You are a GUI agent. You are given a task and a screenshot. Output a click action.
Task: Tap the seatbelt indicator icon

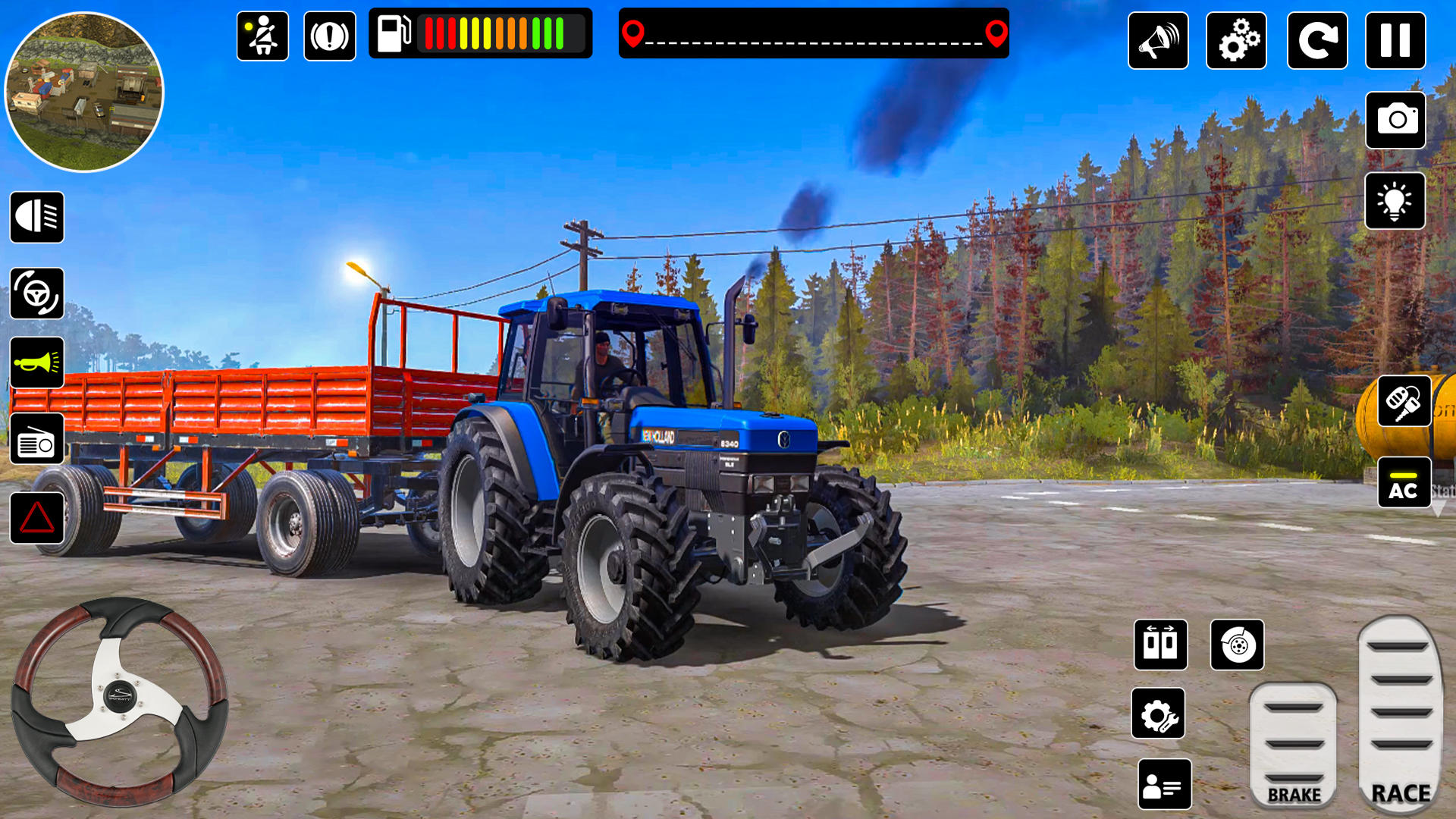pos(262,35)
